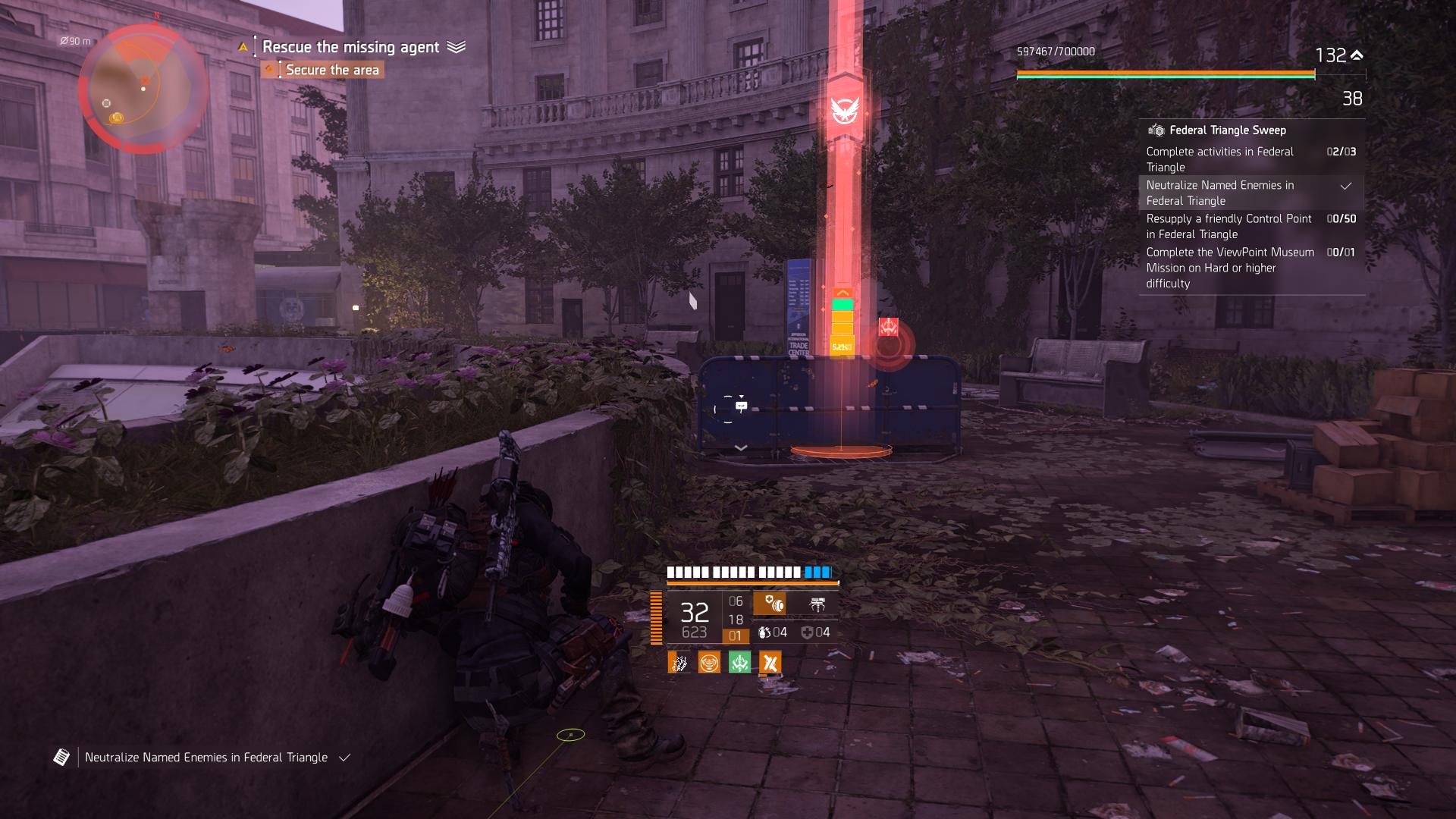The image size is (1456, 819).
Task: Select the highlighted Neutralize Named Enemies entry
Action: tap(1221, 193)
